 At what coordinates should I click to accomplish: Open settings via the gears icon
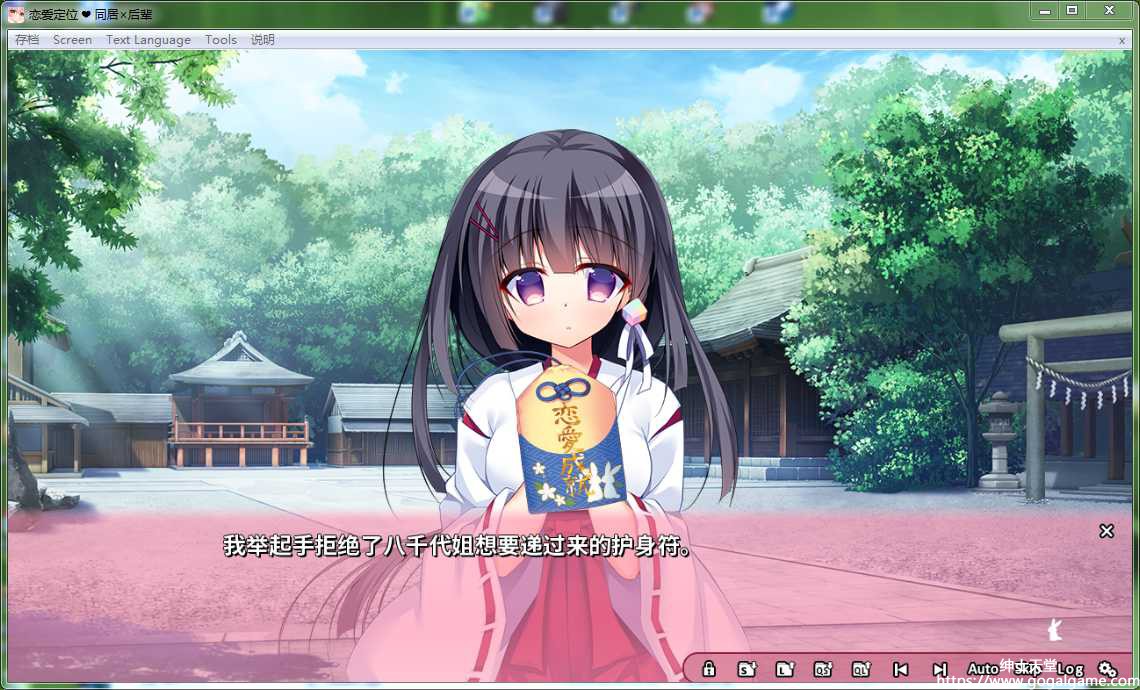1107,669
